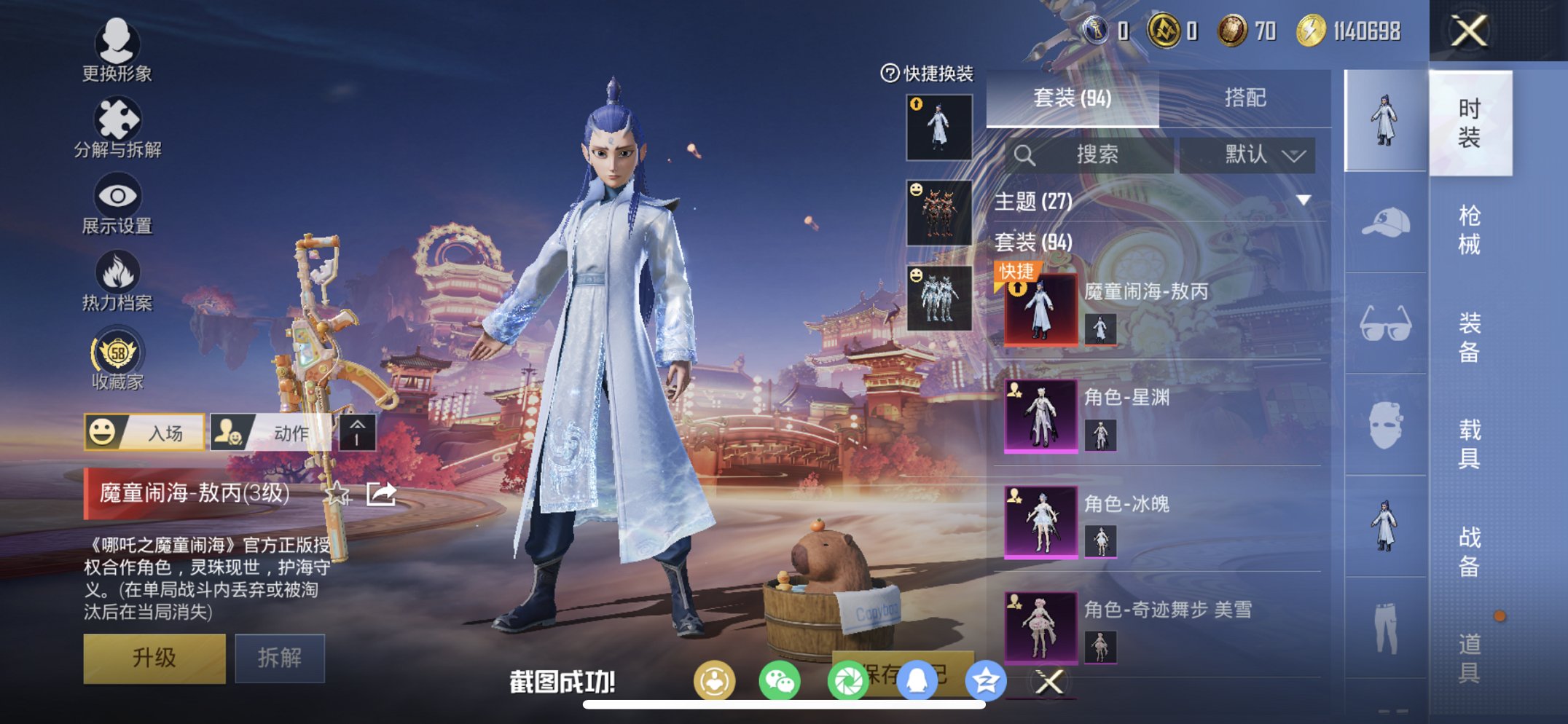Open 展示设置 display settings

pos(121,205)
